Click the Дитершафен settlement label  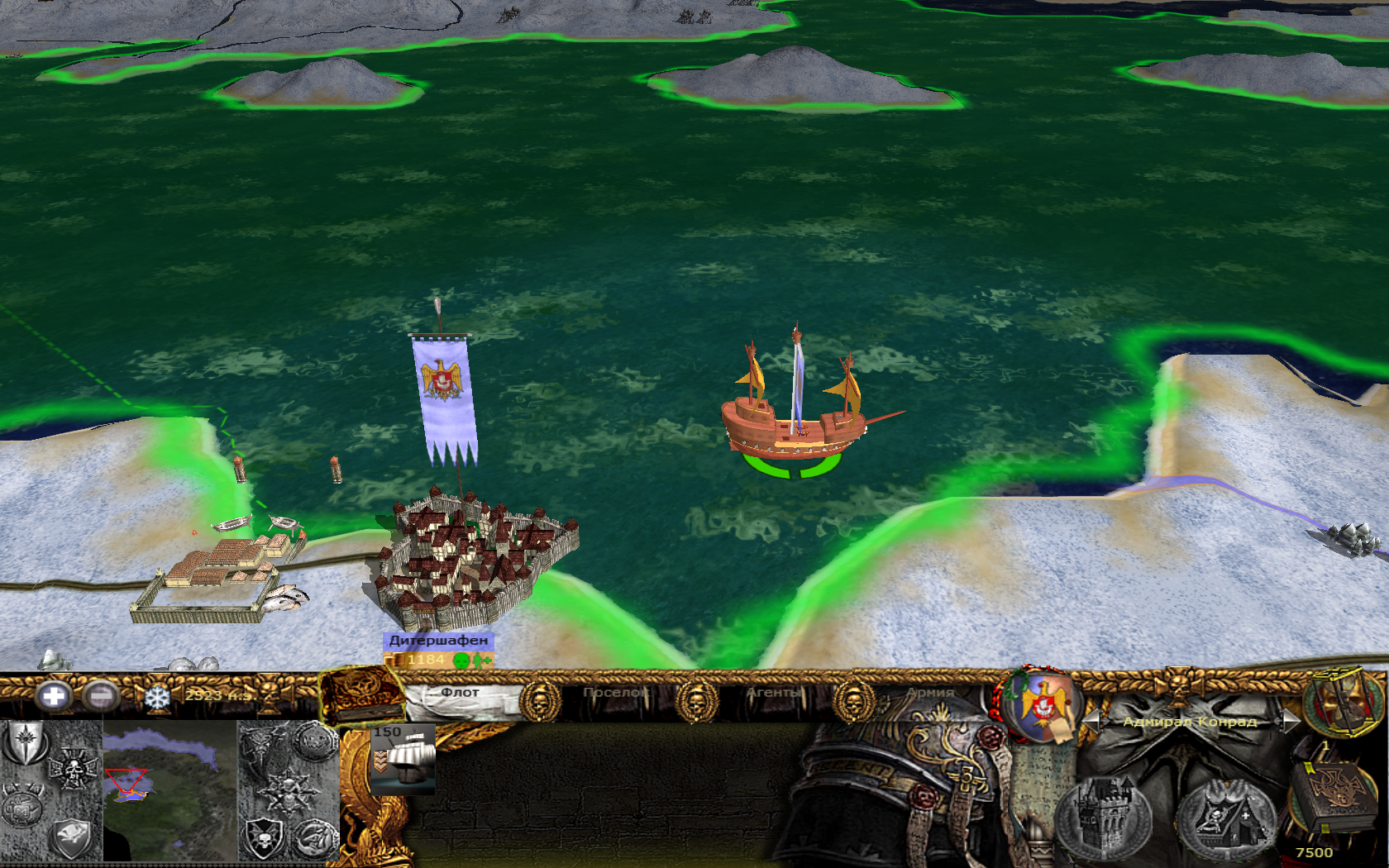[438, 641]
